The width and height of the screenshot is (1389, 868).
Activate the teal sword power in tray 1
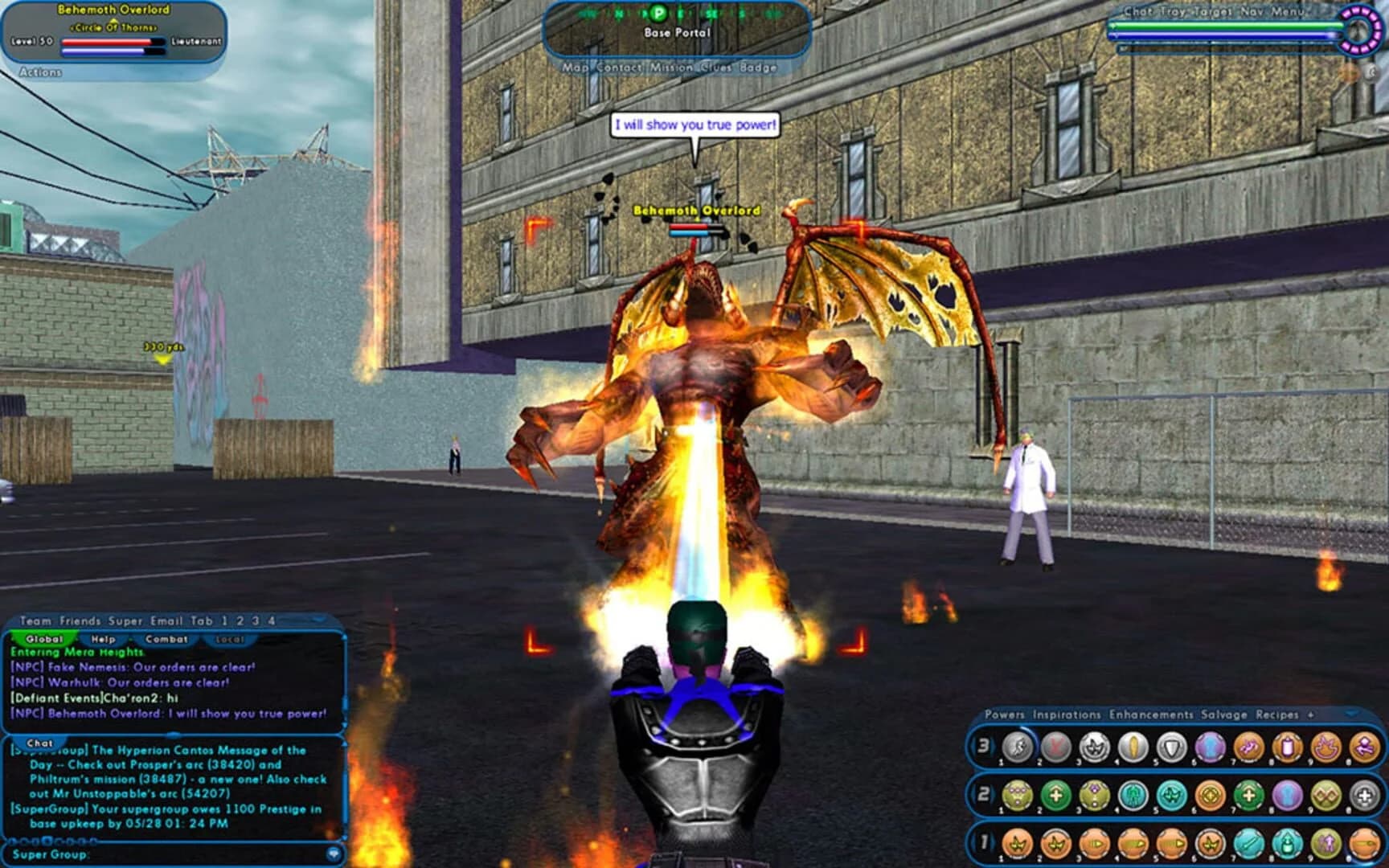(1248, 843)
